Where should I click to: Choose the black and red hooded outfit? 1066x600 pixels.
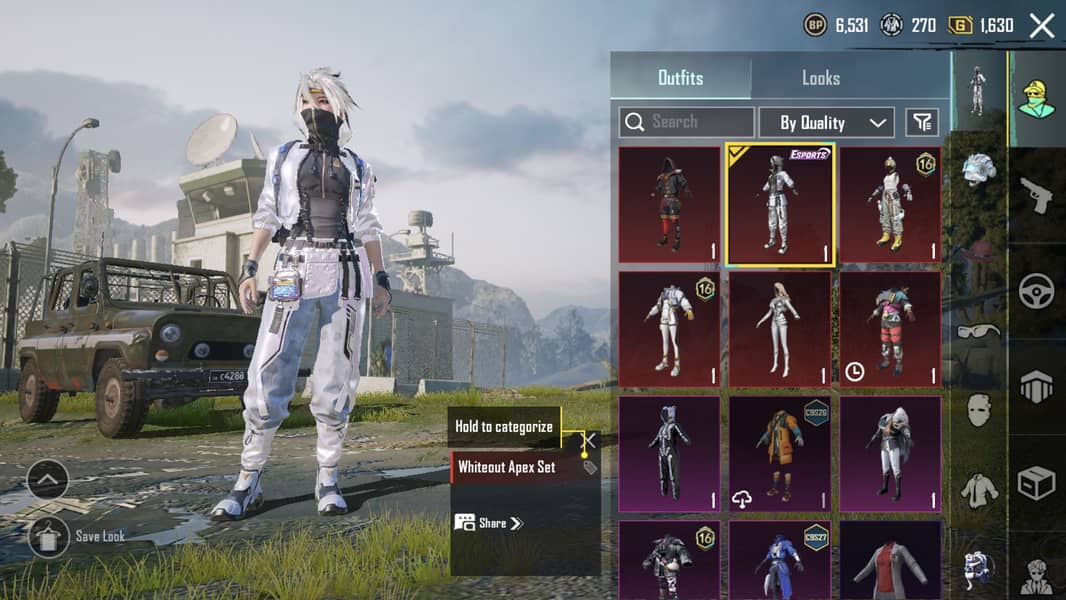click(669, 205)
